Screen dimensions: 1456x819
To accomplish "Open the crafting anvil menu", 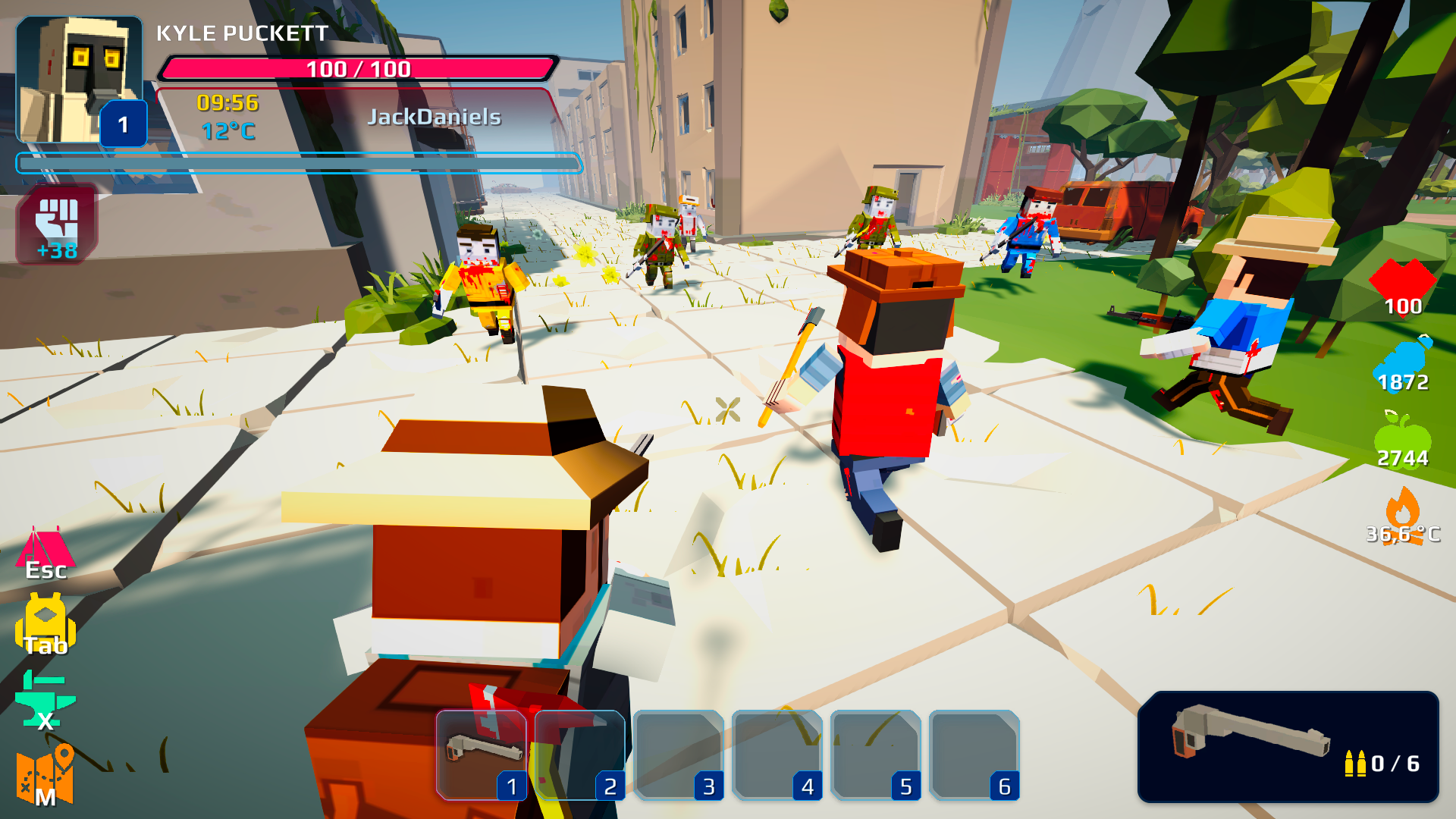I will (x=45, y=701).
